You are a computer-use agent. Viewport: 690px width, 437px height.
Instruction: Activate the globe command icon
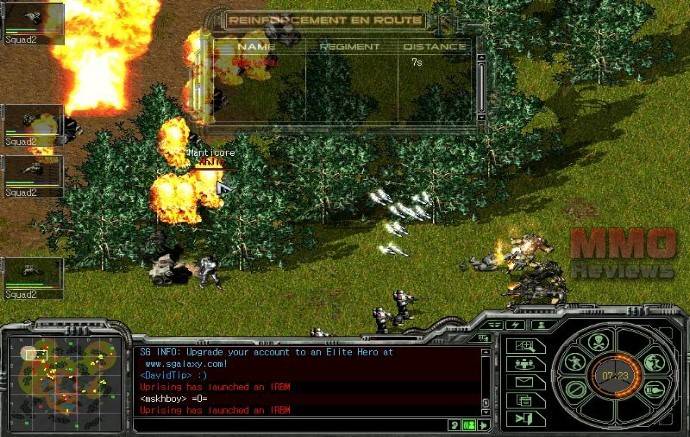click(654, 363)
